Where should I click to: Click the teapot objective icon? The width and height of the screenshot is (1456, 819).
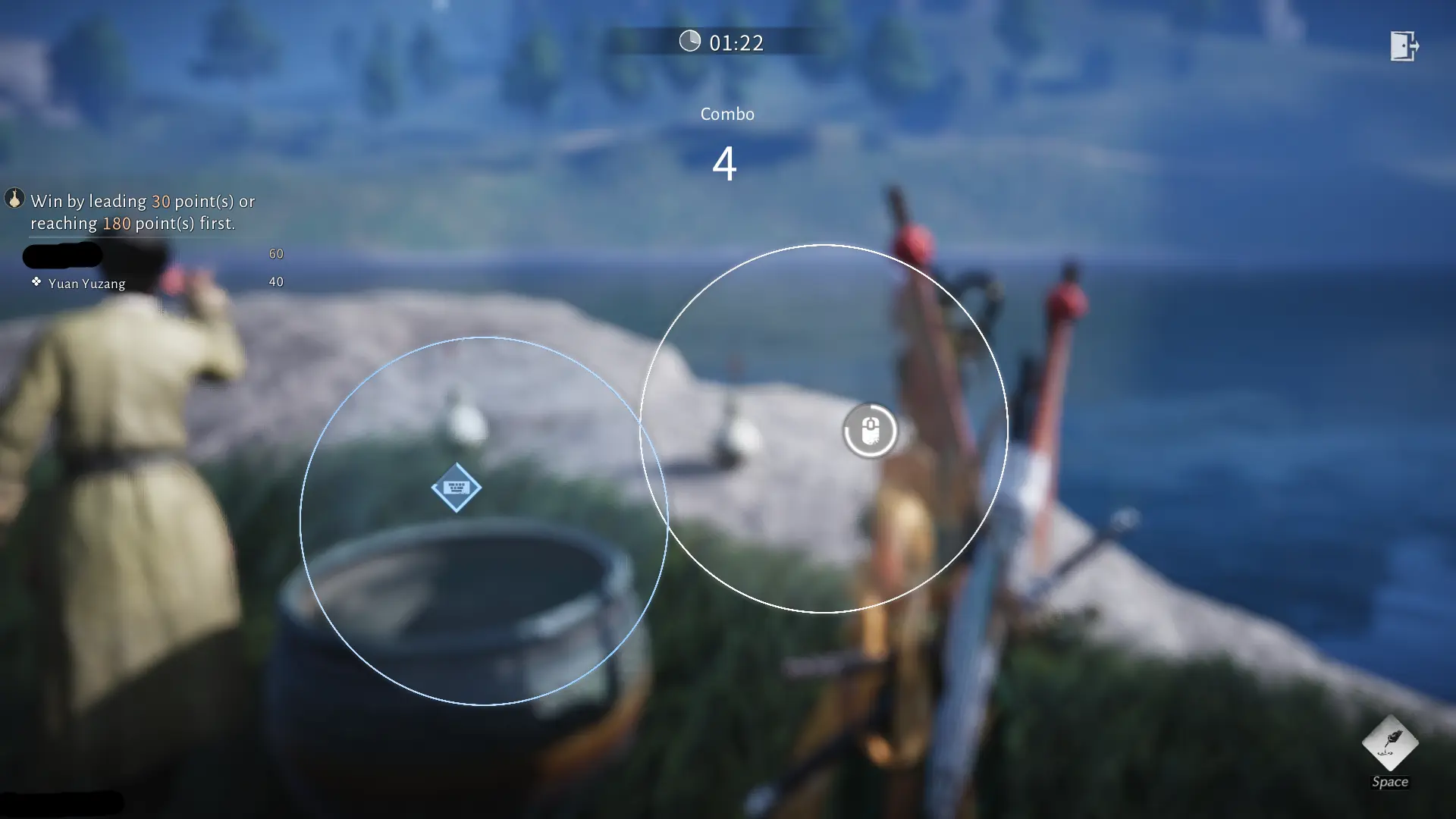point(15,201)
